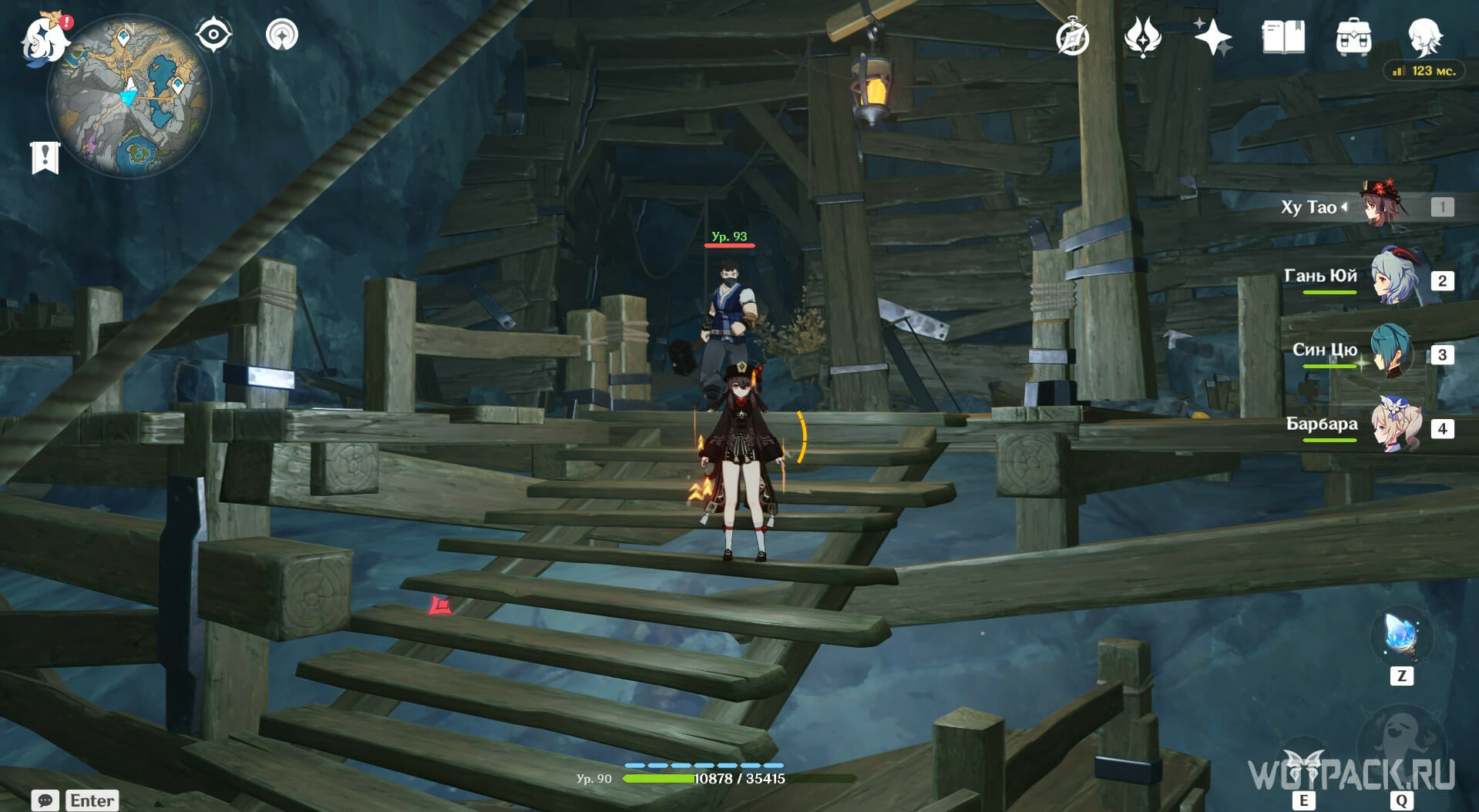Select active character Ху Тао
Viewport: 1479px width, 812px height.
click(1383, 206)
